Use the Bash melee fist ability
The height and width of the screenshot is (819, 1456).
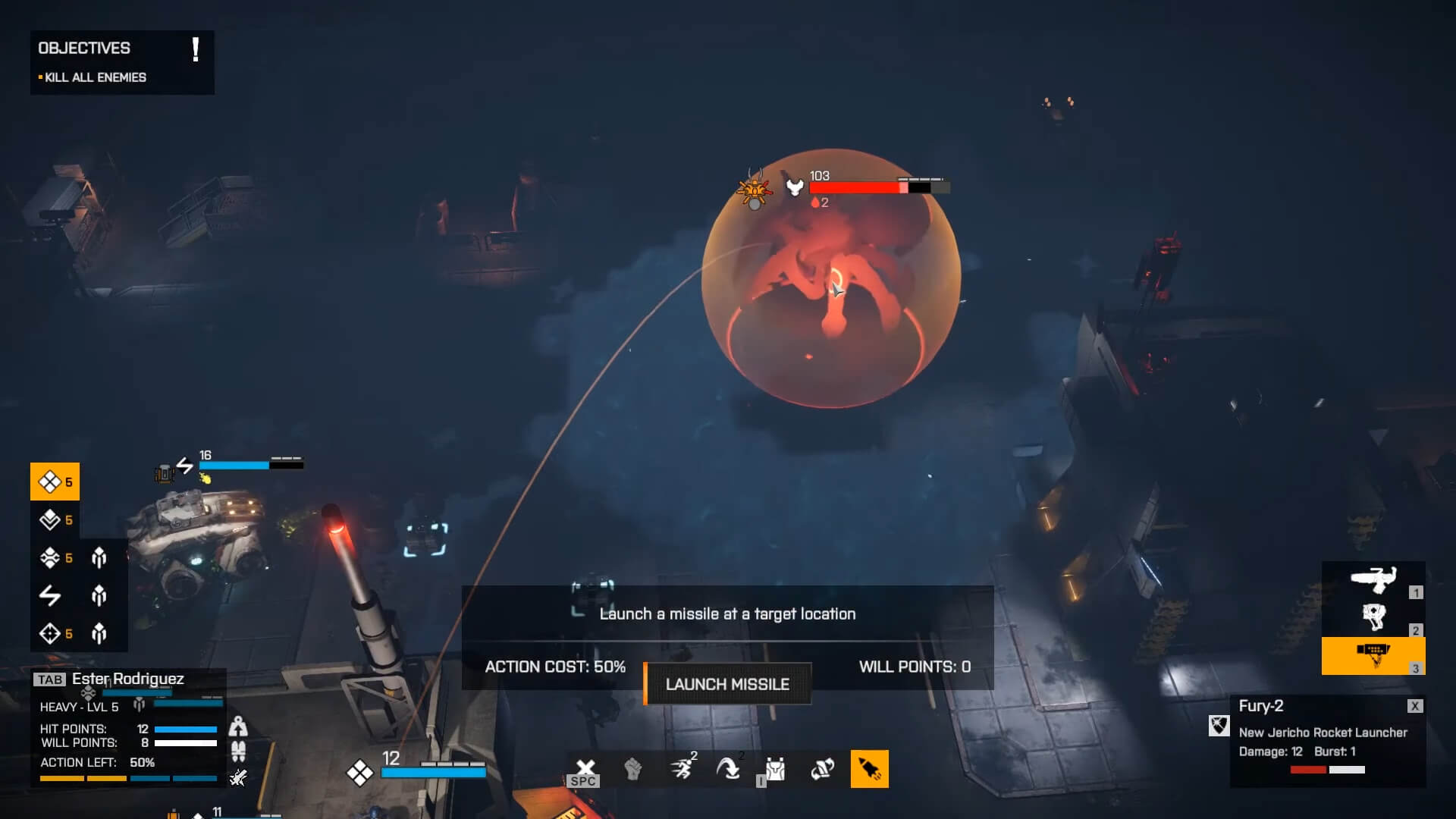coord(634,768)
